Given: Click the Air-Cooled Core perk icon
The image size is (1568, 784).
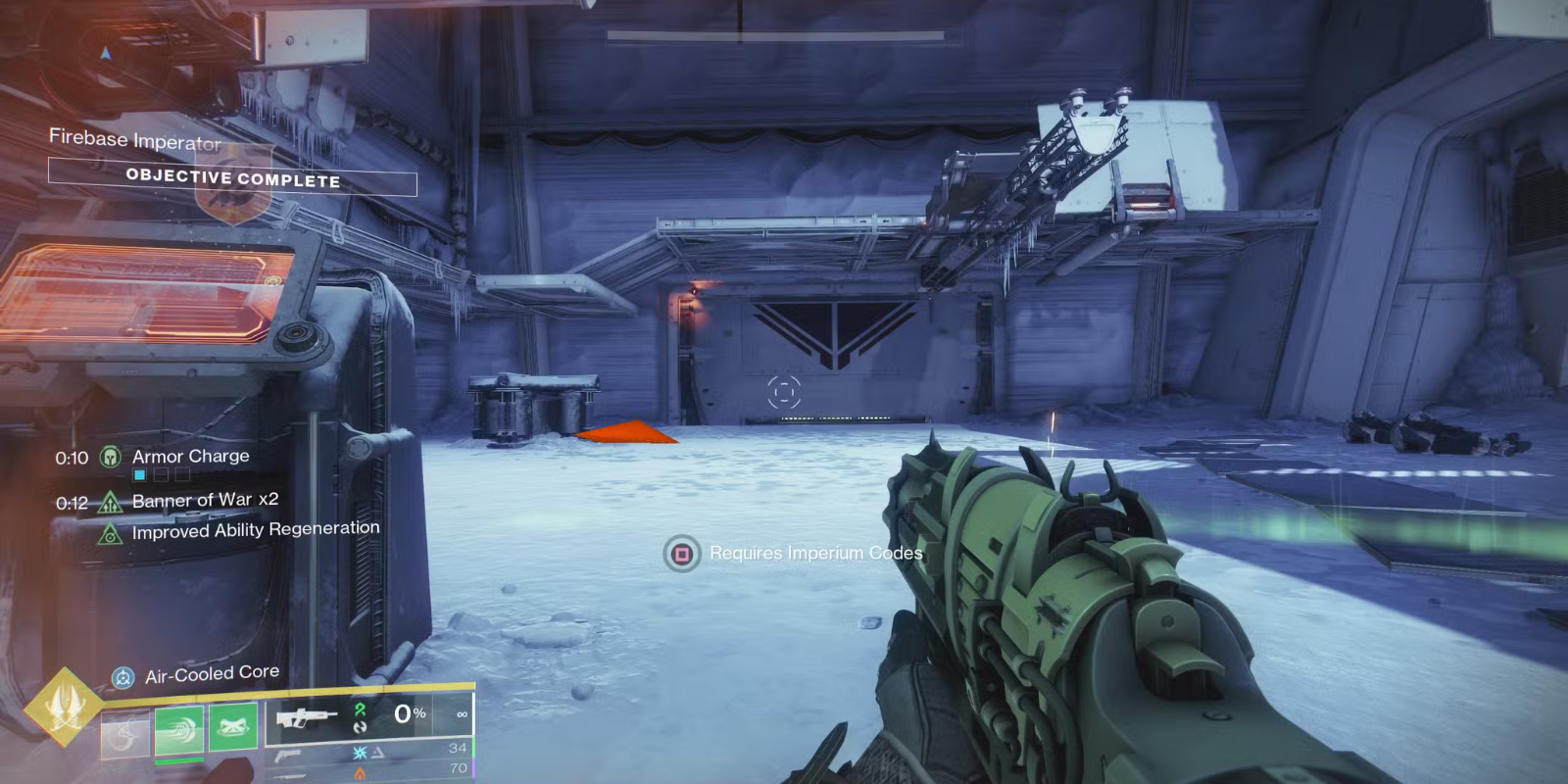Looking at the screenshot, I should tap(122, 675).
